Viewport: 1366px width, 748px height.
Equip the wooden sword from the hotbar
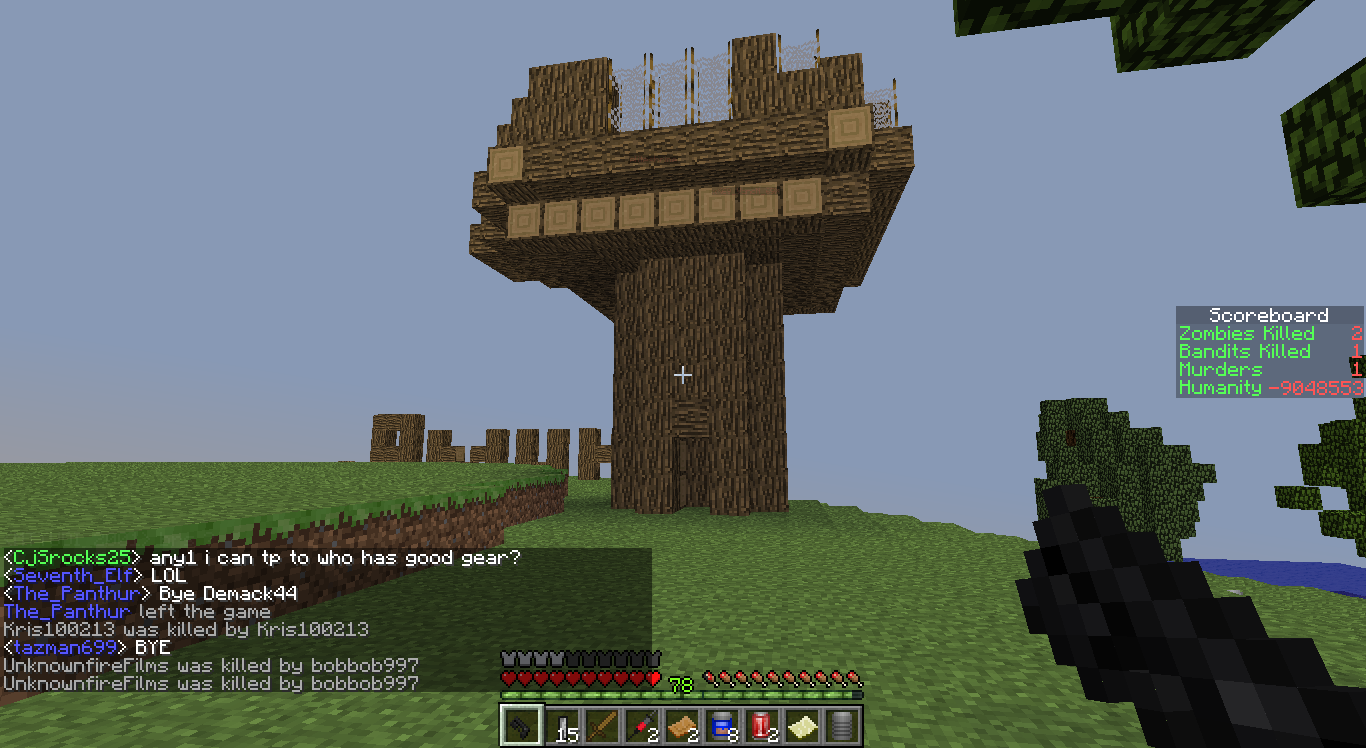601,726
